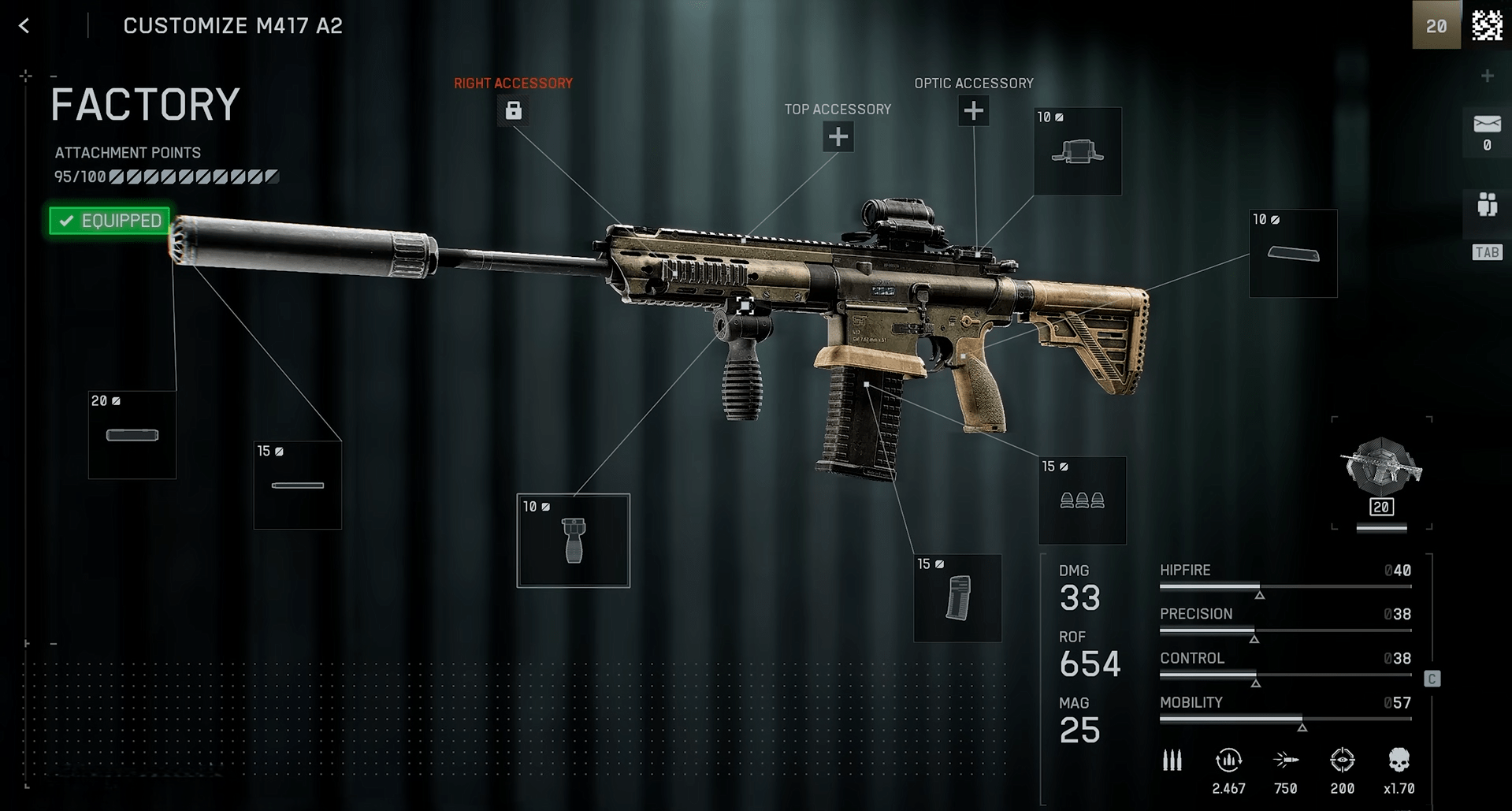This screenshot has height=811, width=1512.
Task: Open the three-bullet ammunition slot
Action: [1082, 500]
